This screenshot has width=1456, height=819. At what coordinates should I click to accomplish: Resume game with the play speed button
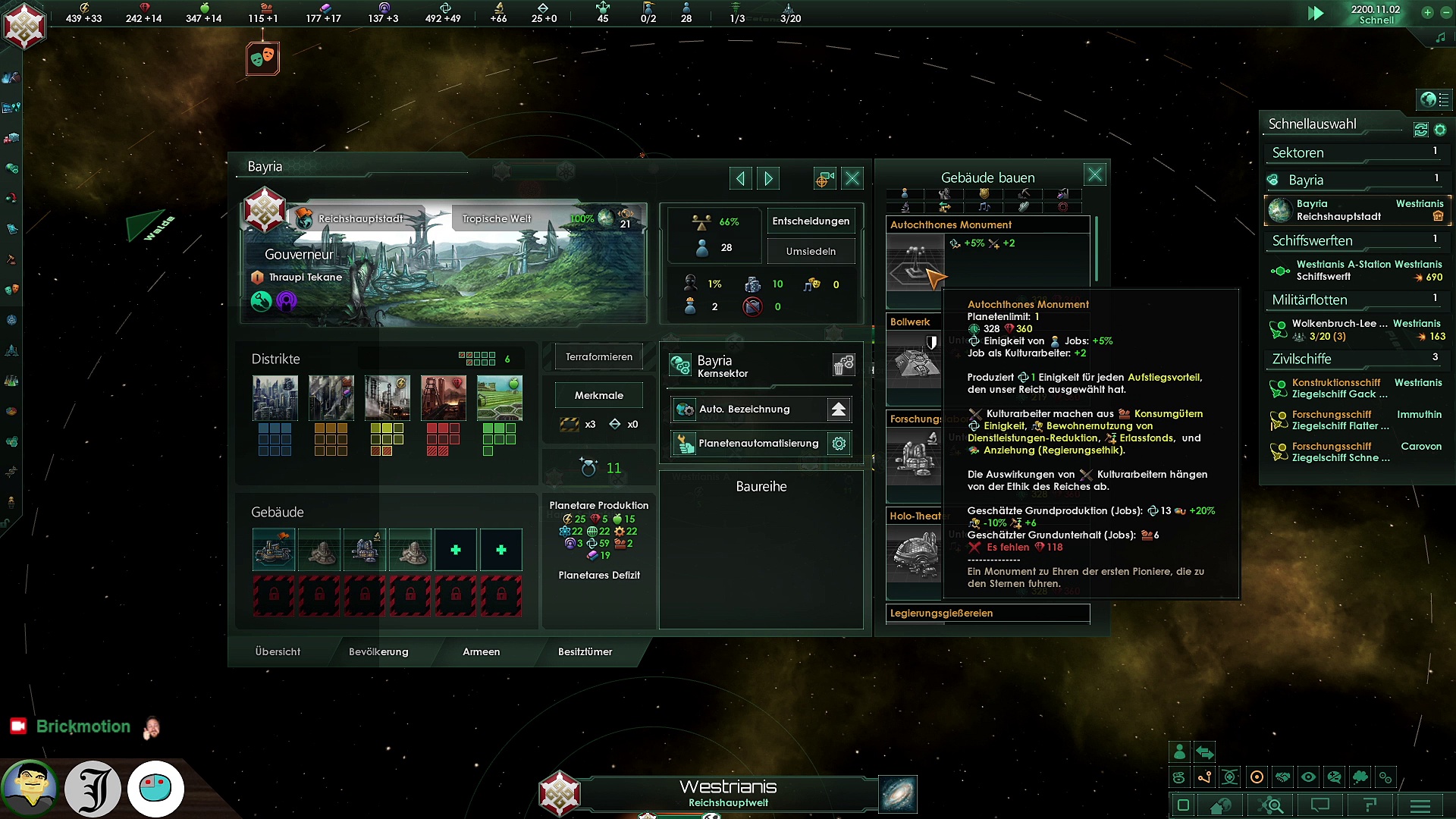(1316, 14)
